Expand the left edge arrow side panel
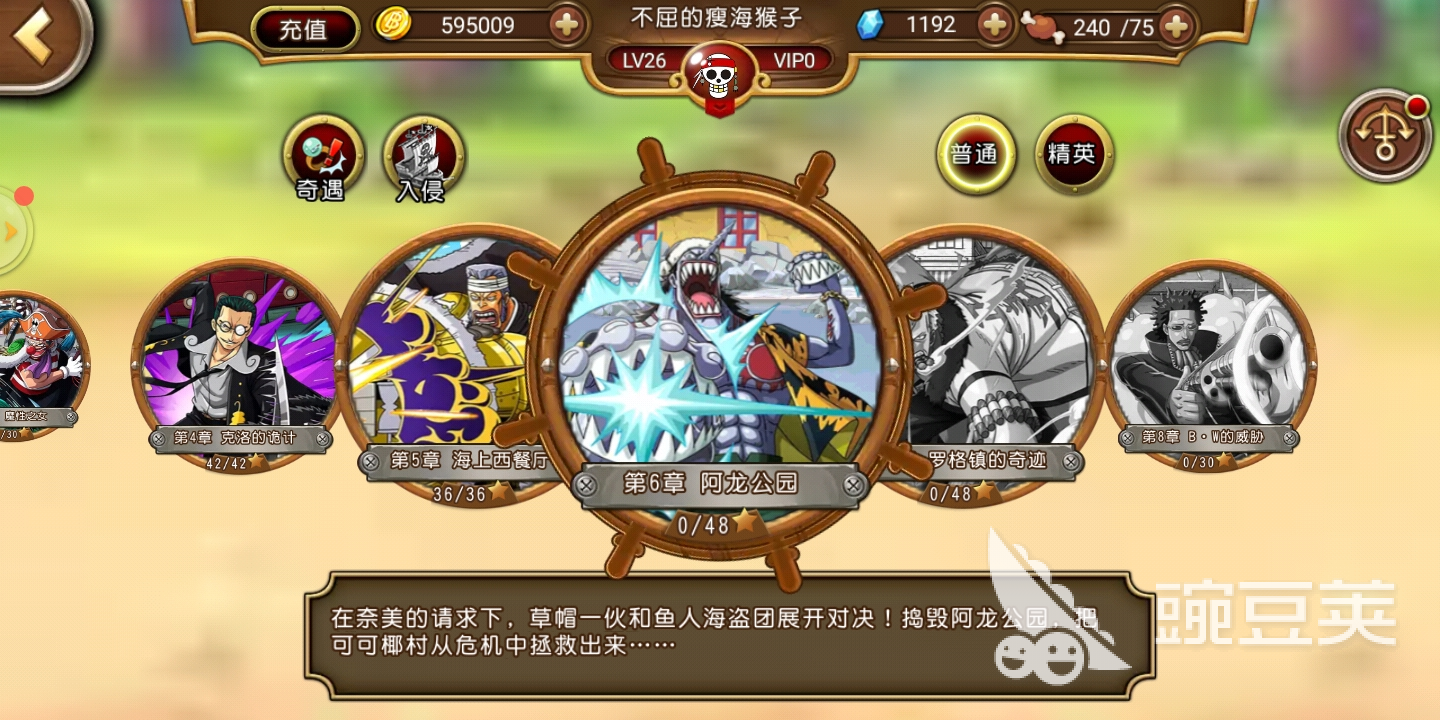 point(12,230)
